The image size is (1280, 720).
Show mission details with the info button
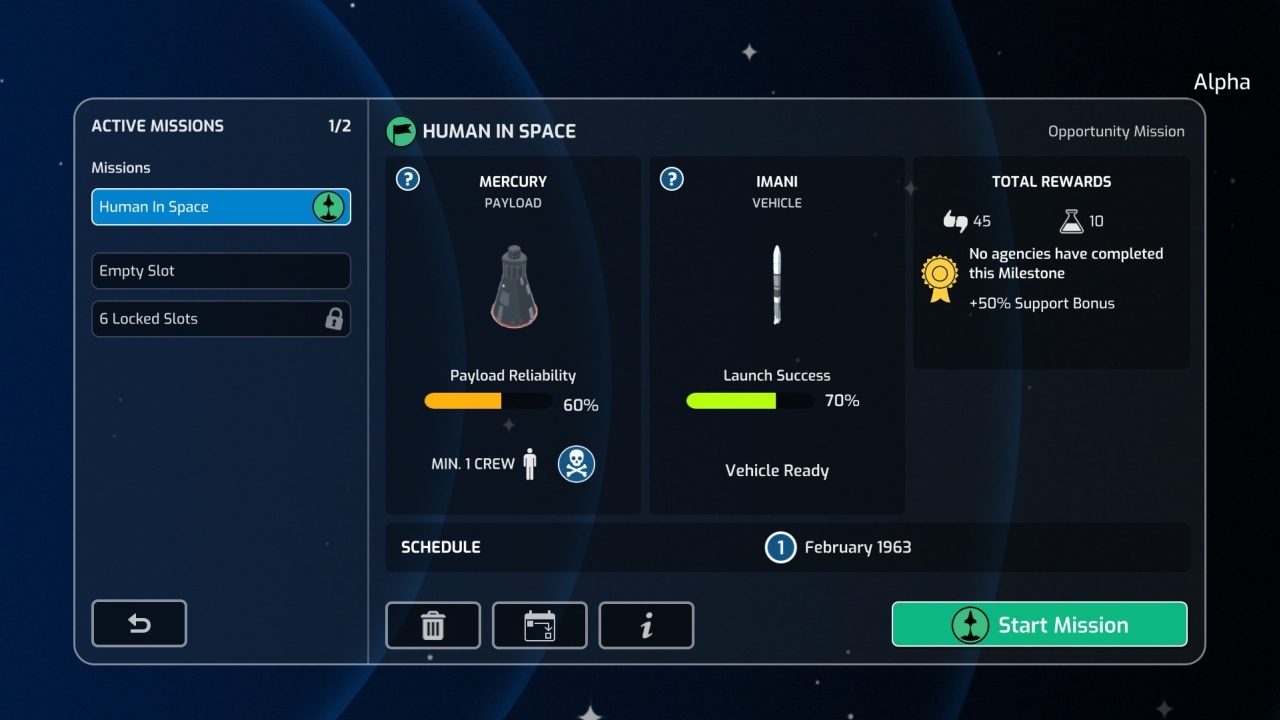coord(646,626)
